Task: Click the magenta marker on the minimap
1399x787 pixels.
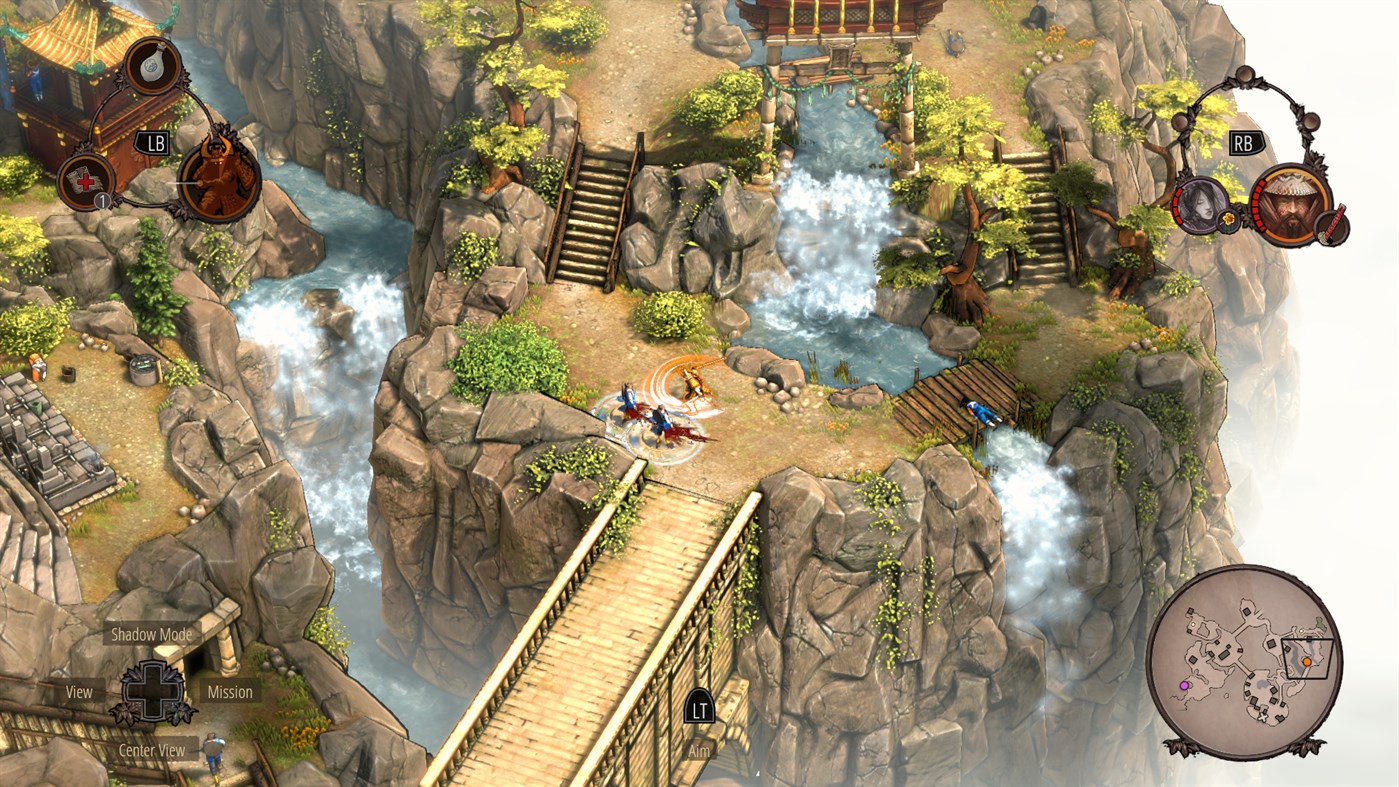Action: (x=1184, y=685)
